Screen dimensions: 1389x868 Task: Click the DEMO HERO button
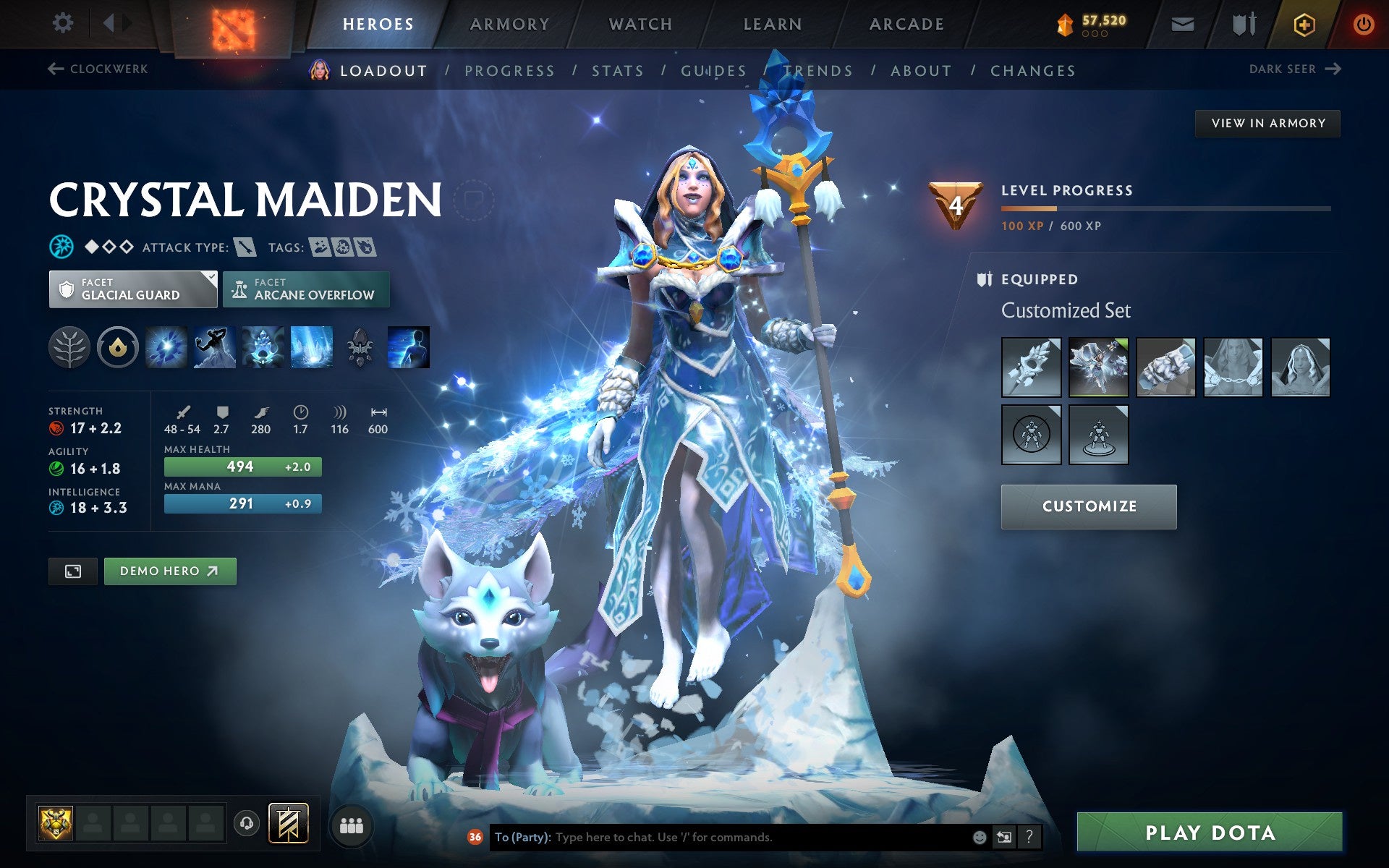click(169, 571)
